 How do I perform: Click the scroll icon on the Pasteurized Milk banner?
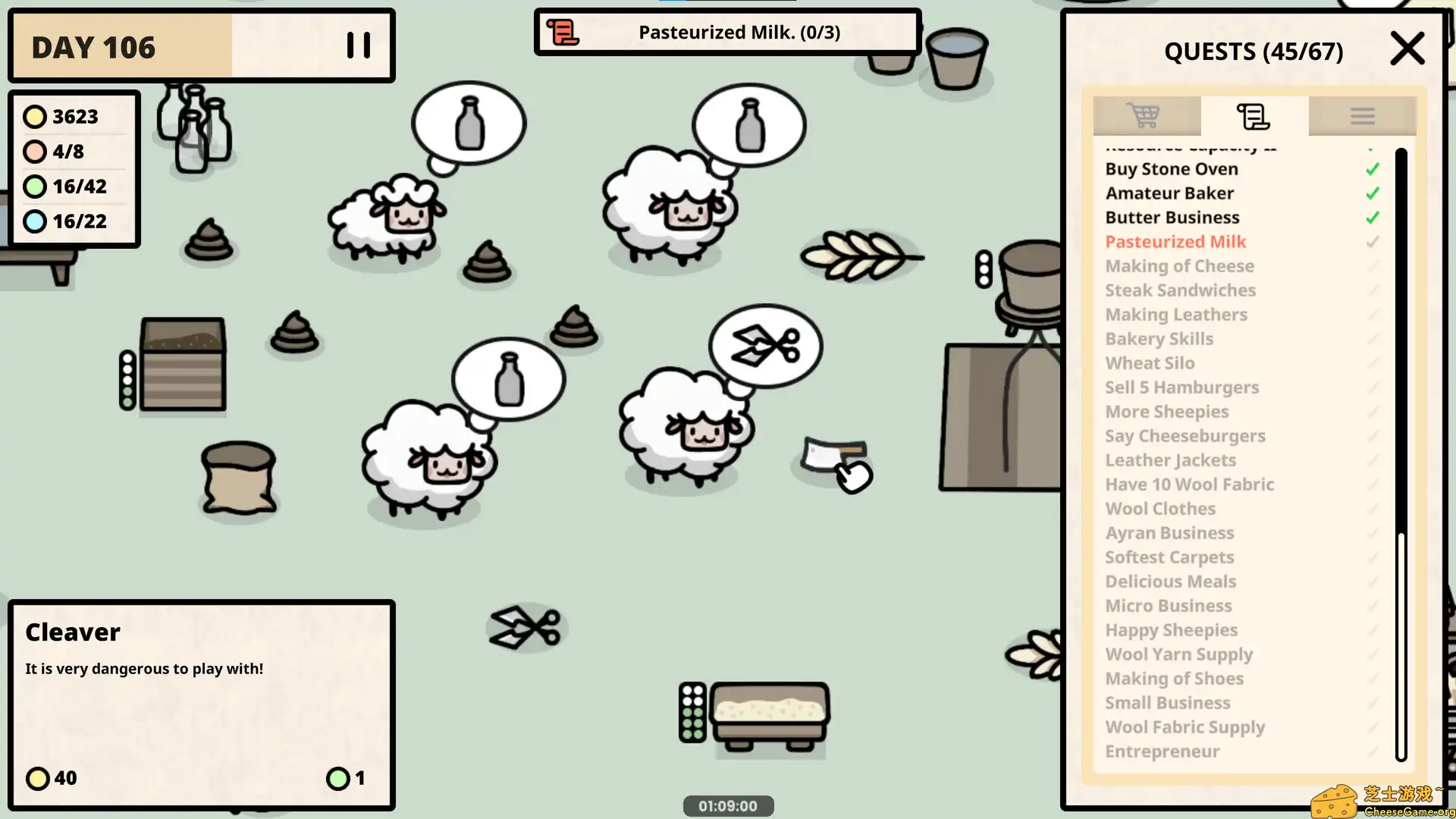pyautogui.click(x=562, y=32)
